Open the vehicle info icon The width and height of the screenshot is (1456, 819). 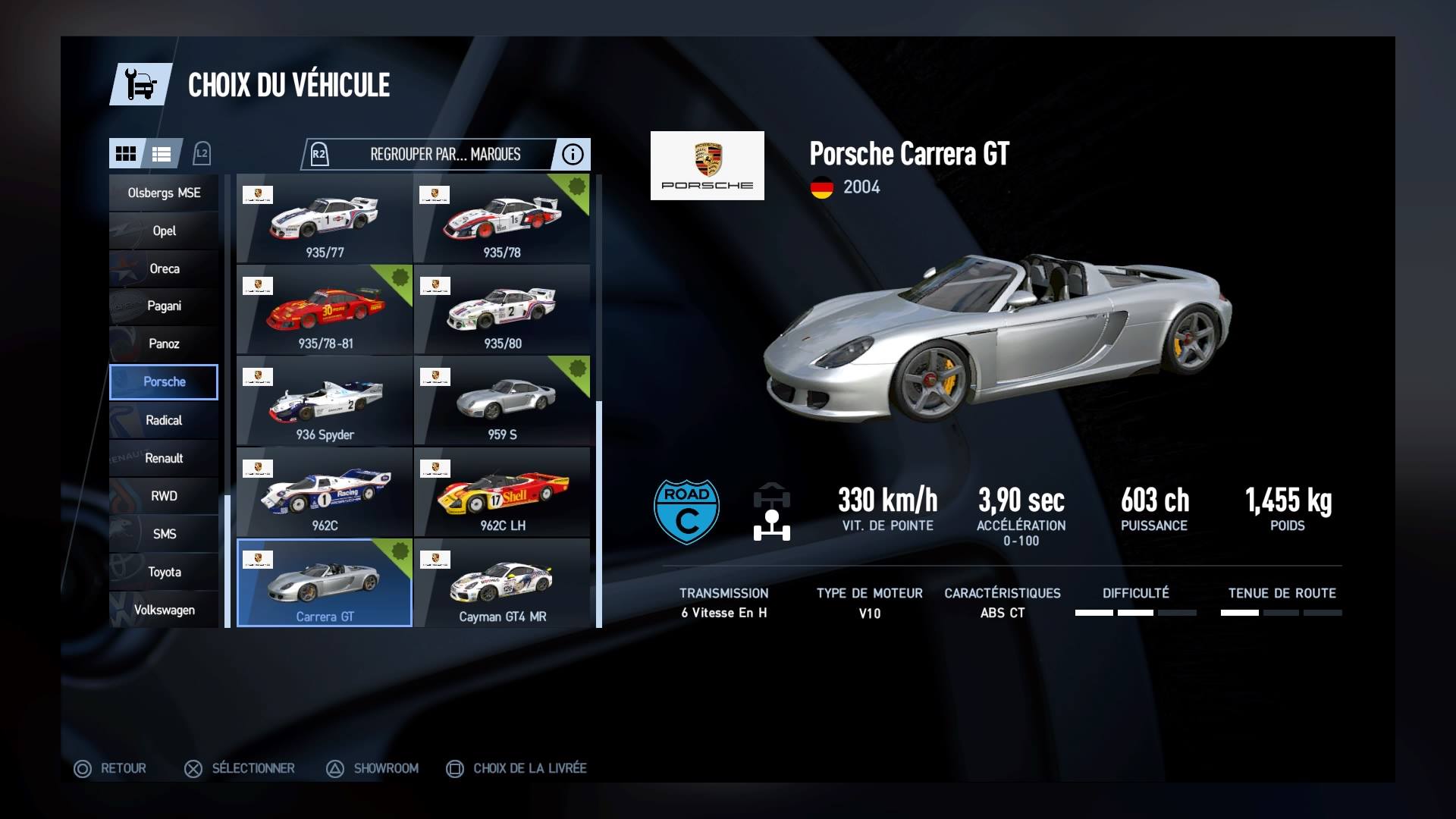coord(573,155)
